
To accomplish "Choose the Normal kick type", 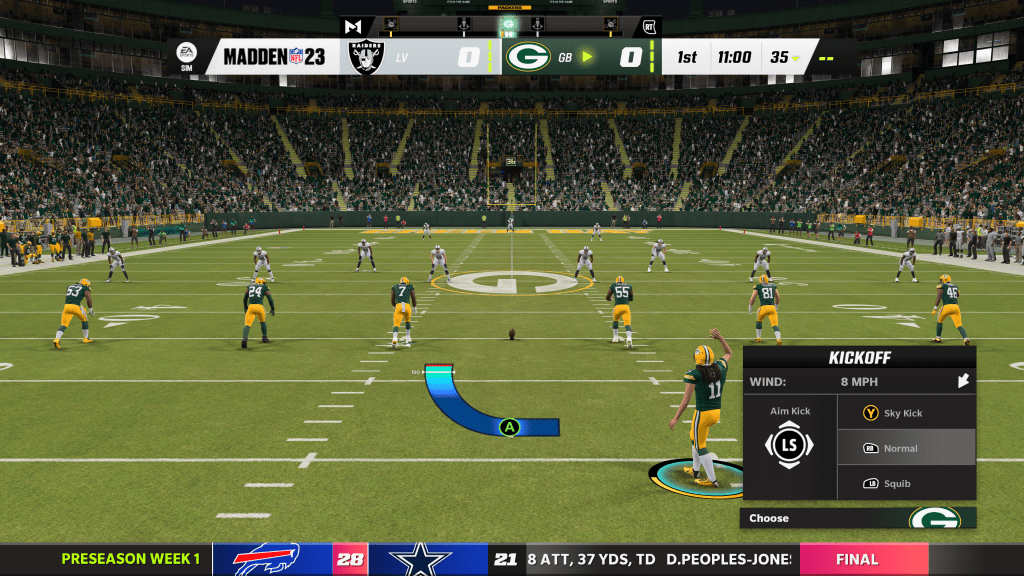I will click(904, 448).
